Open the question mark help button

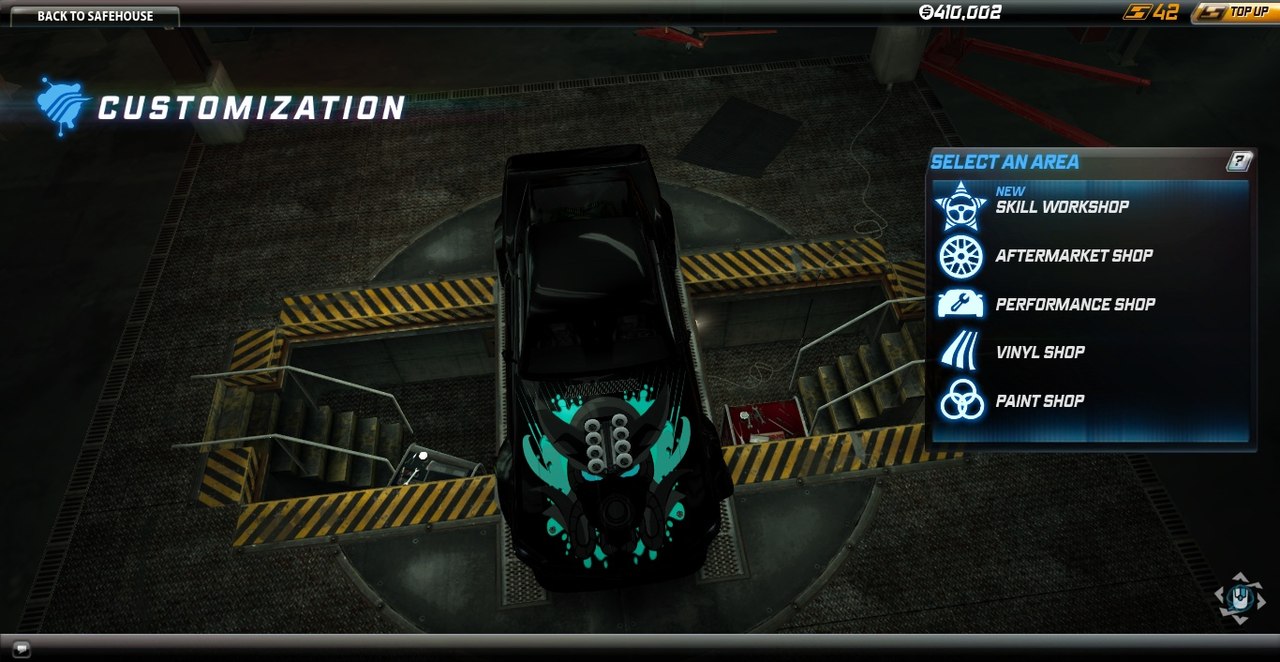click(x=1239, y=161)
